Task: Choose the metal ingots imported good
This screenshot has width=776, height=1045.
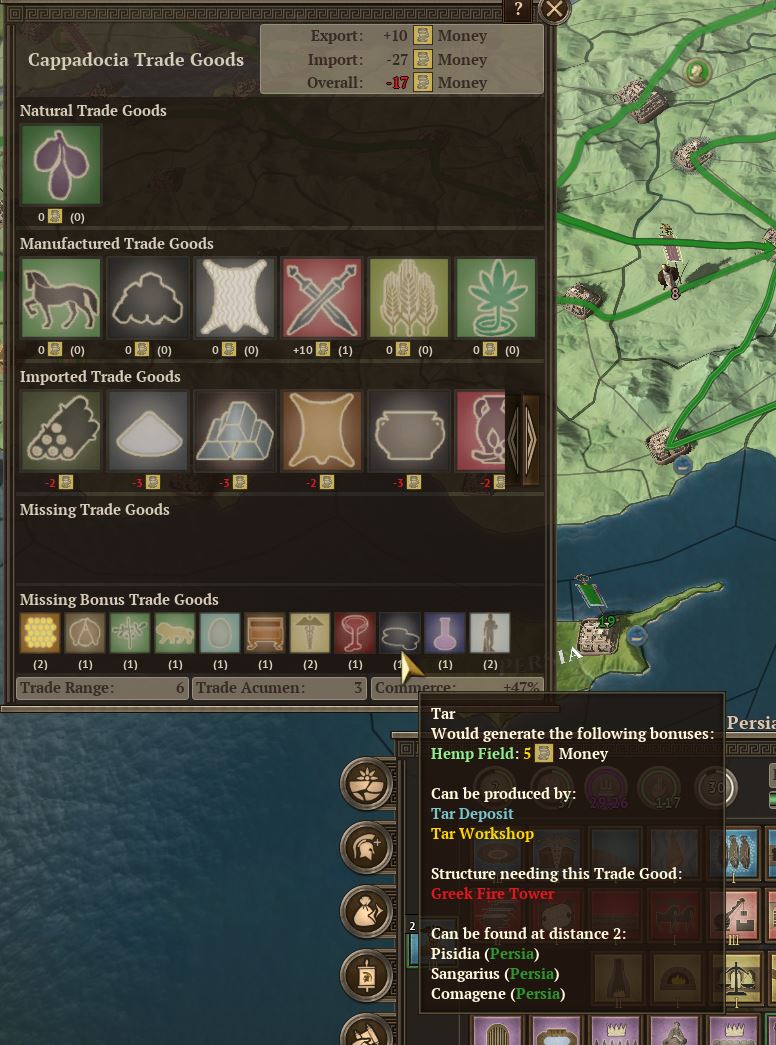Action: pos(235,431)
